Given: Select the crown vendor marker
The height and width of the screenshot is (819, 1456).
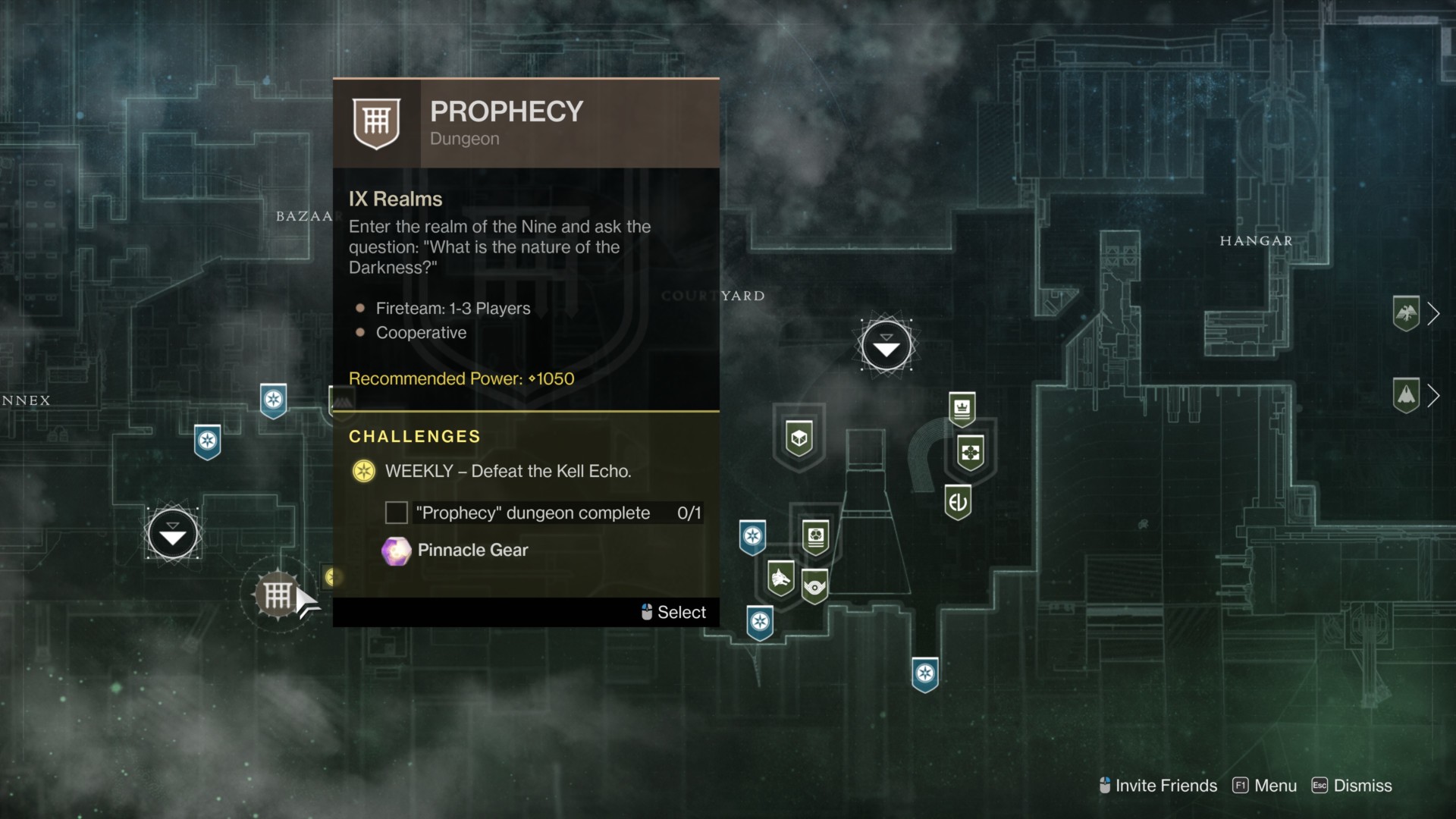Looking at the screenshot, I should 962,408.
